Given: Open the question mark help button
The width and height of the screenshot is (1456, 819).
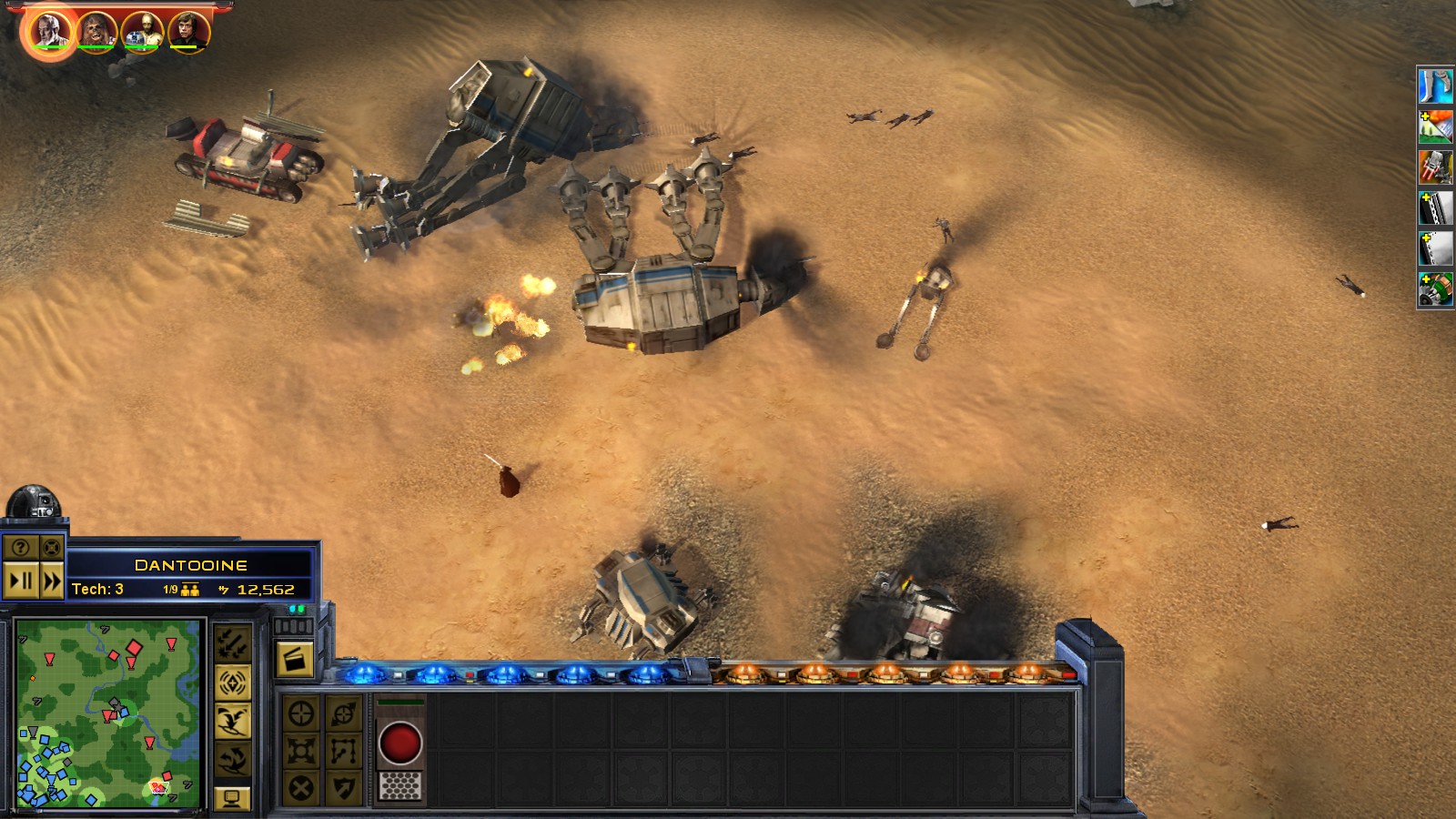Looking at the screenshot, I should (x=21, y=547).
